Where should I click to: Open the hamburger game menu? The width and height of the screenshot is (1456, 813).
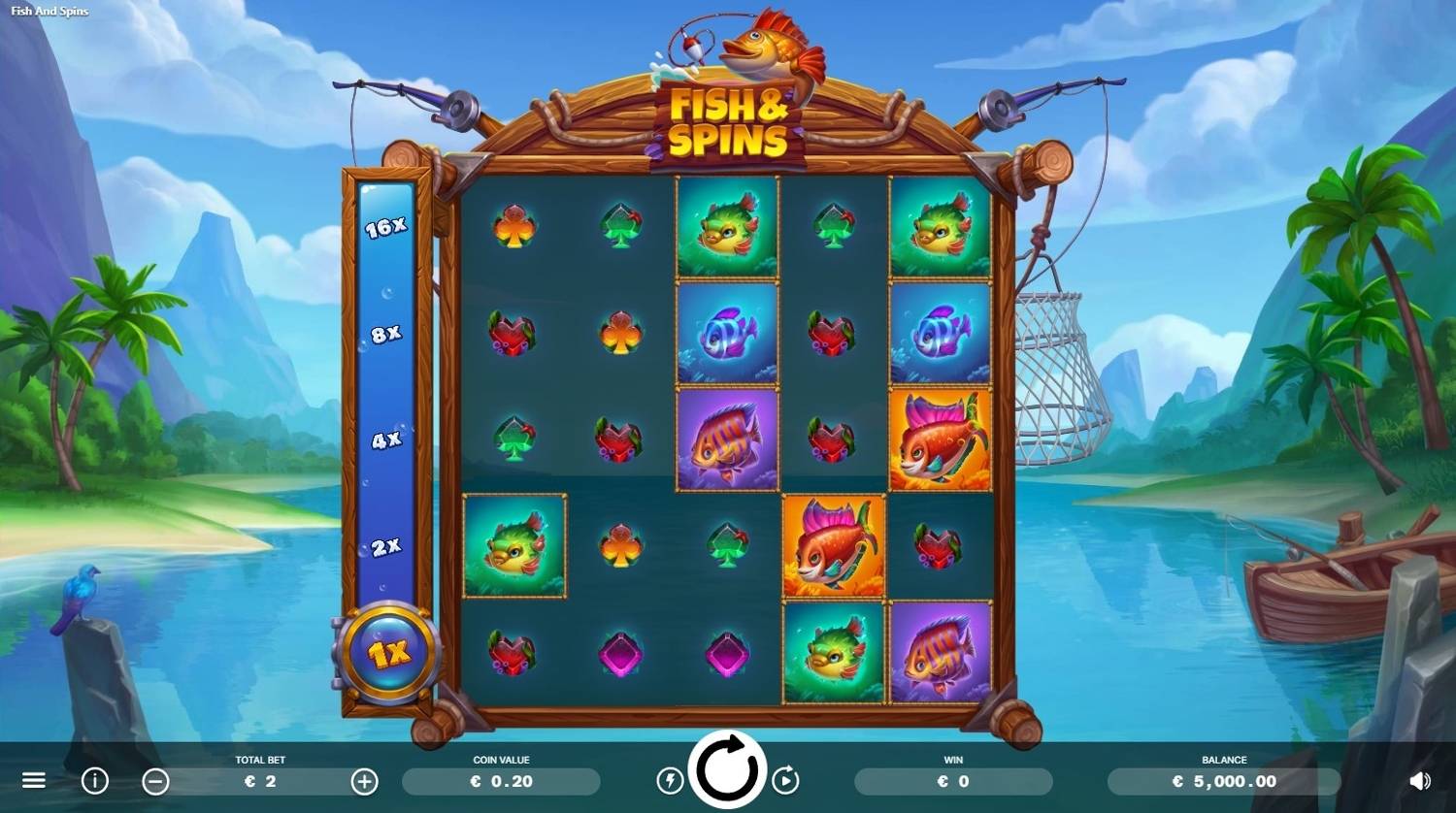click(x=35, y=780)
